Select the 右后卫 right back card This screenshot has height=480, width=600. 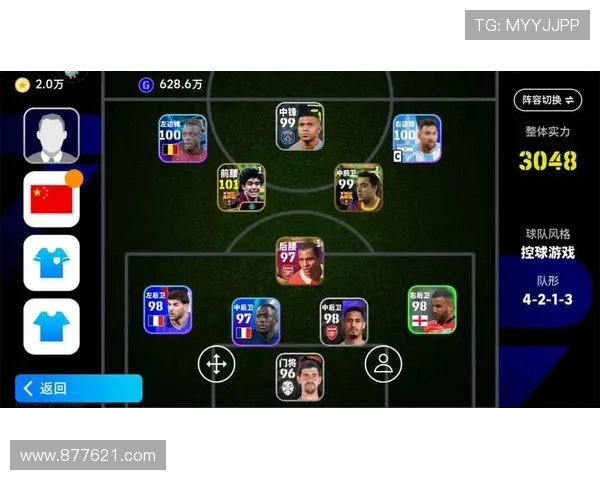(432, 309)
